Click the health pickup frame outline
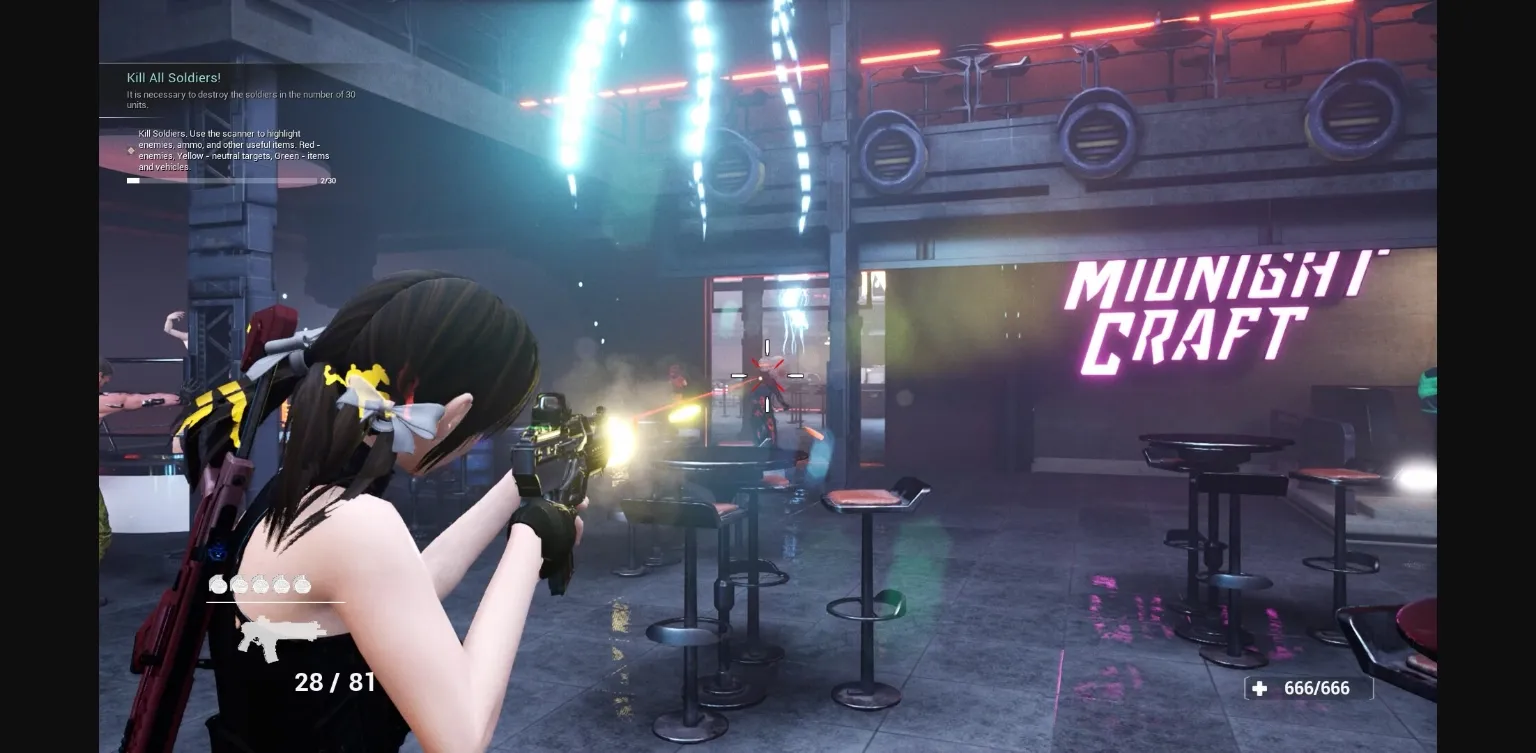The height and width of the screenshot is (753, 1536). 1308,688
